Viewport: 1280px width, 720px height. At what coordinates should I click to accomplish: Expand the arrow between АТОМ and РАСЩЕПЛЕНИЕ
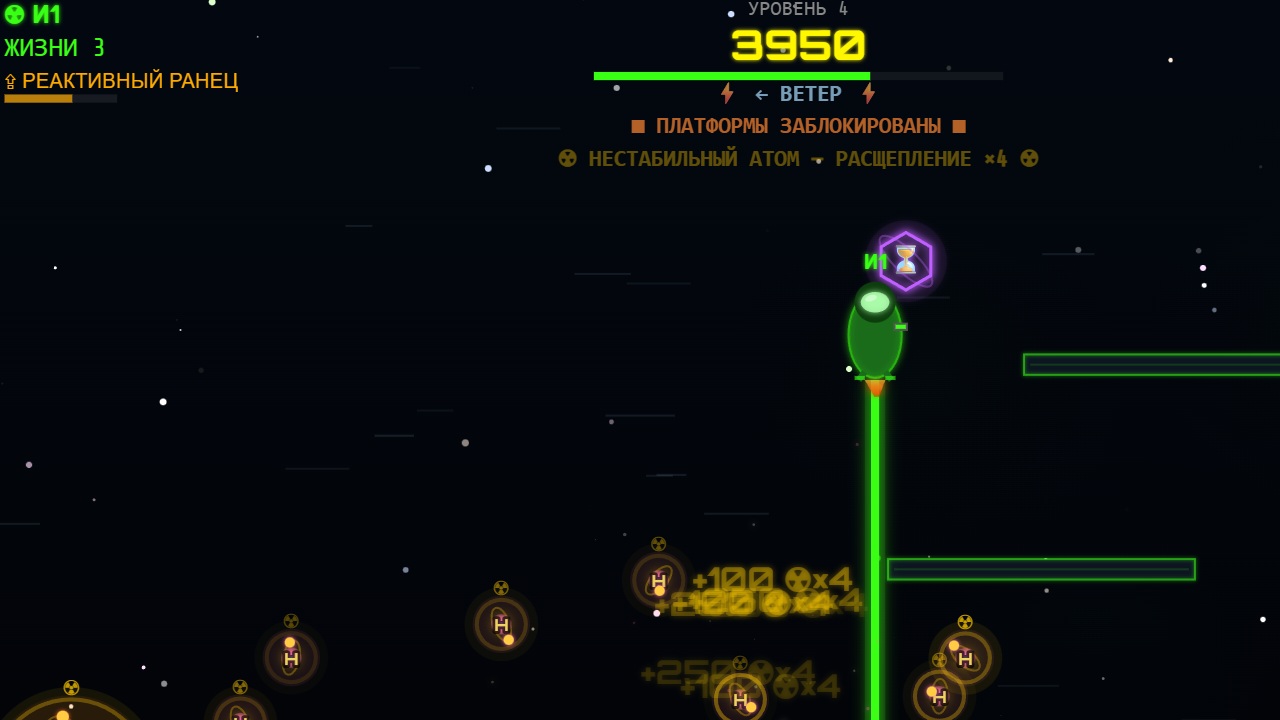point(816,158)
